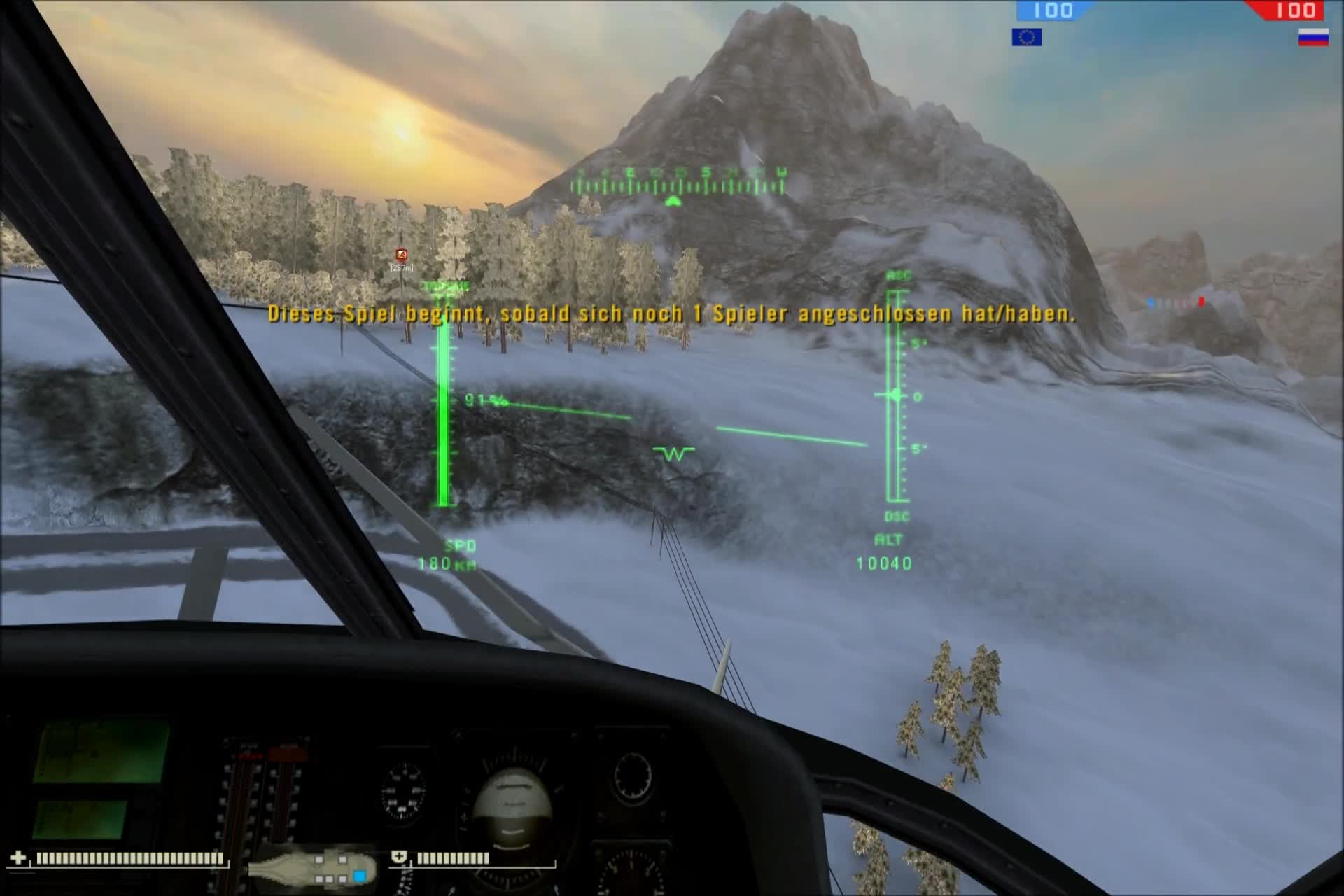
Task: Click the rear left passenger seat square
Action: coord(318,878)
